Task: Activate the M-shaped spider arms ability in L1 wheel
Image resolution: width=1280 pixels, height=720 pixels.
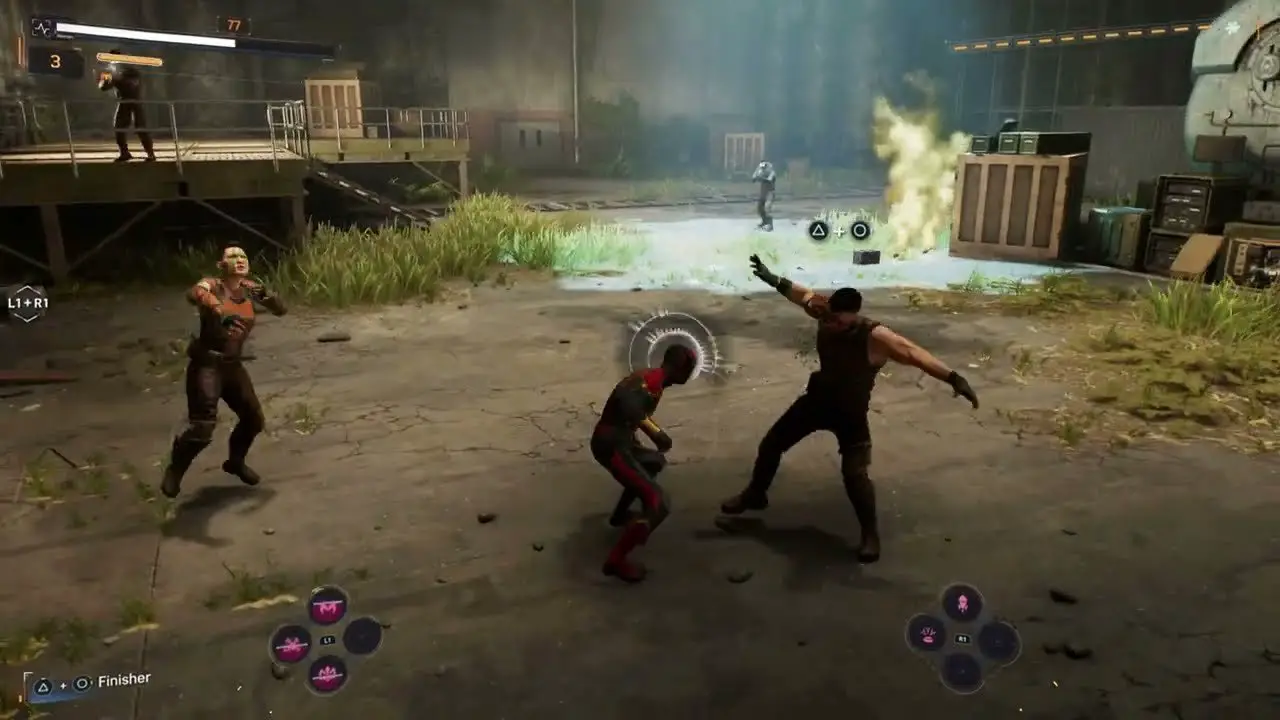Action: coord(327,605)
